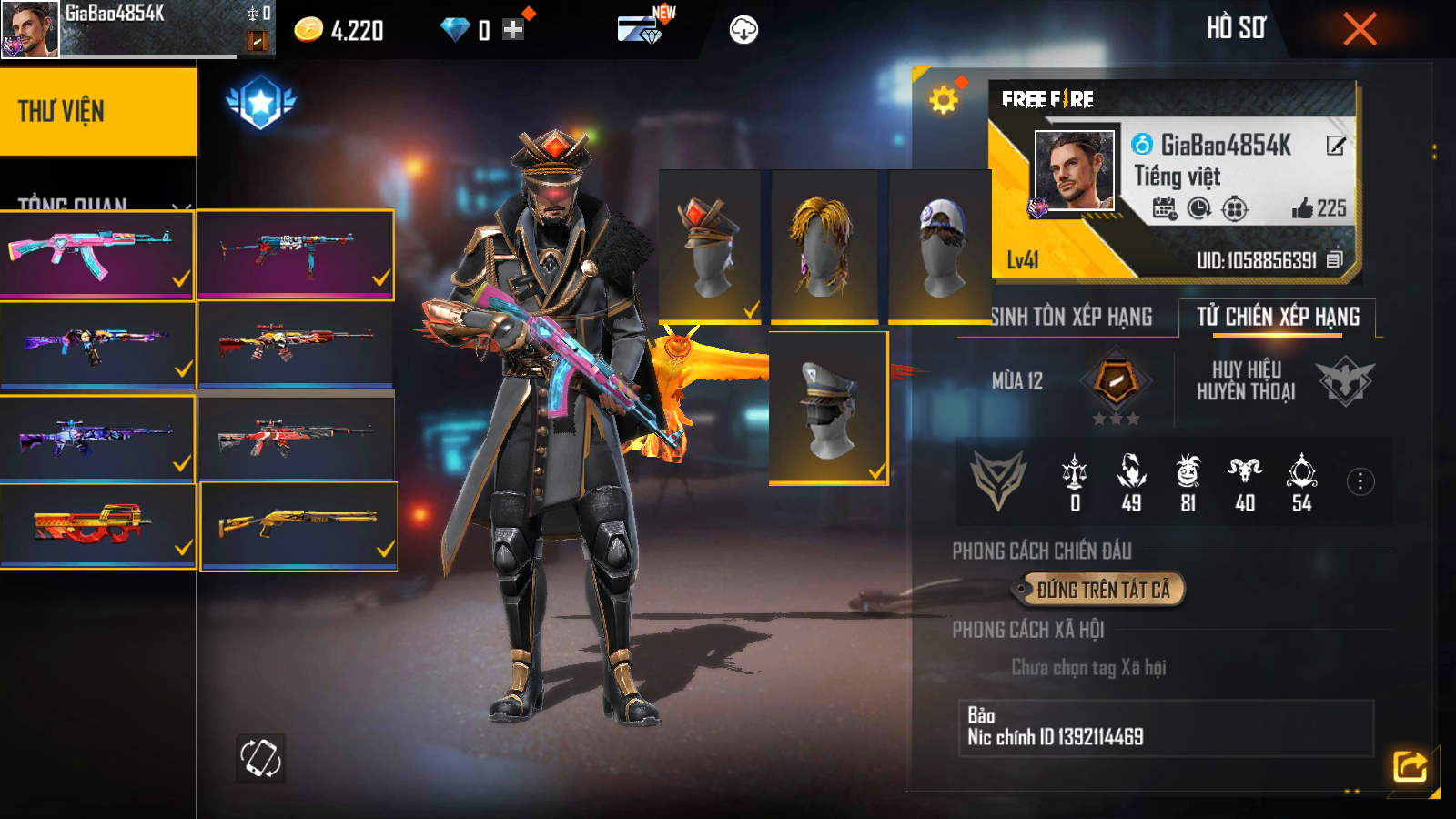Viewport: 1456px width, 819px height.
Task: Switch to Sinh Tồn Xếp Hạng tab
Action: click(x=1071, y=317)
